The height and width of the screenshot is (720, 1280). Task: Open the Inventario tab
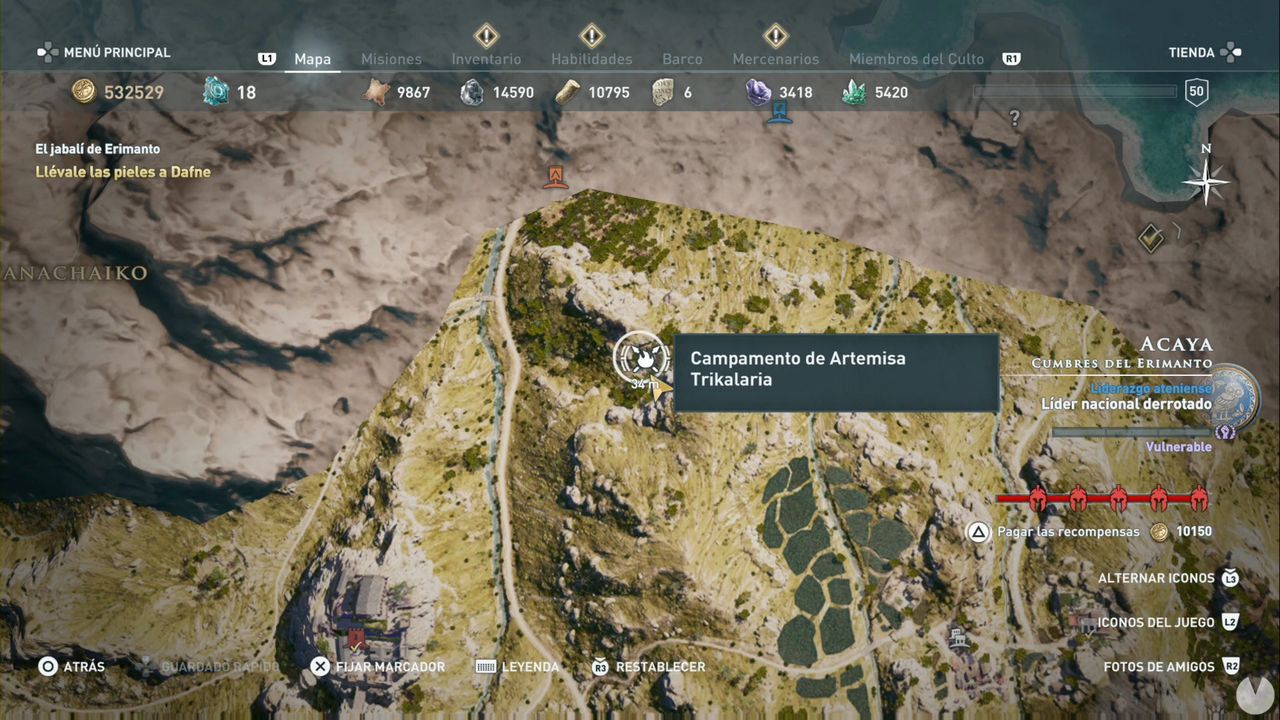point(486,59)
